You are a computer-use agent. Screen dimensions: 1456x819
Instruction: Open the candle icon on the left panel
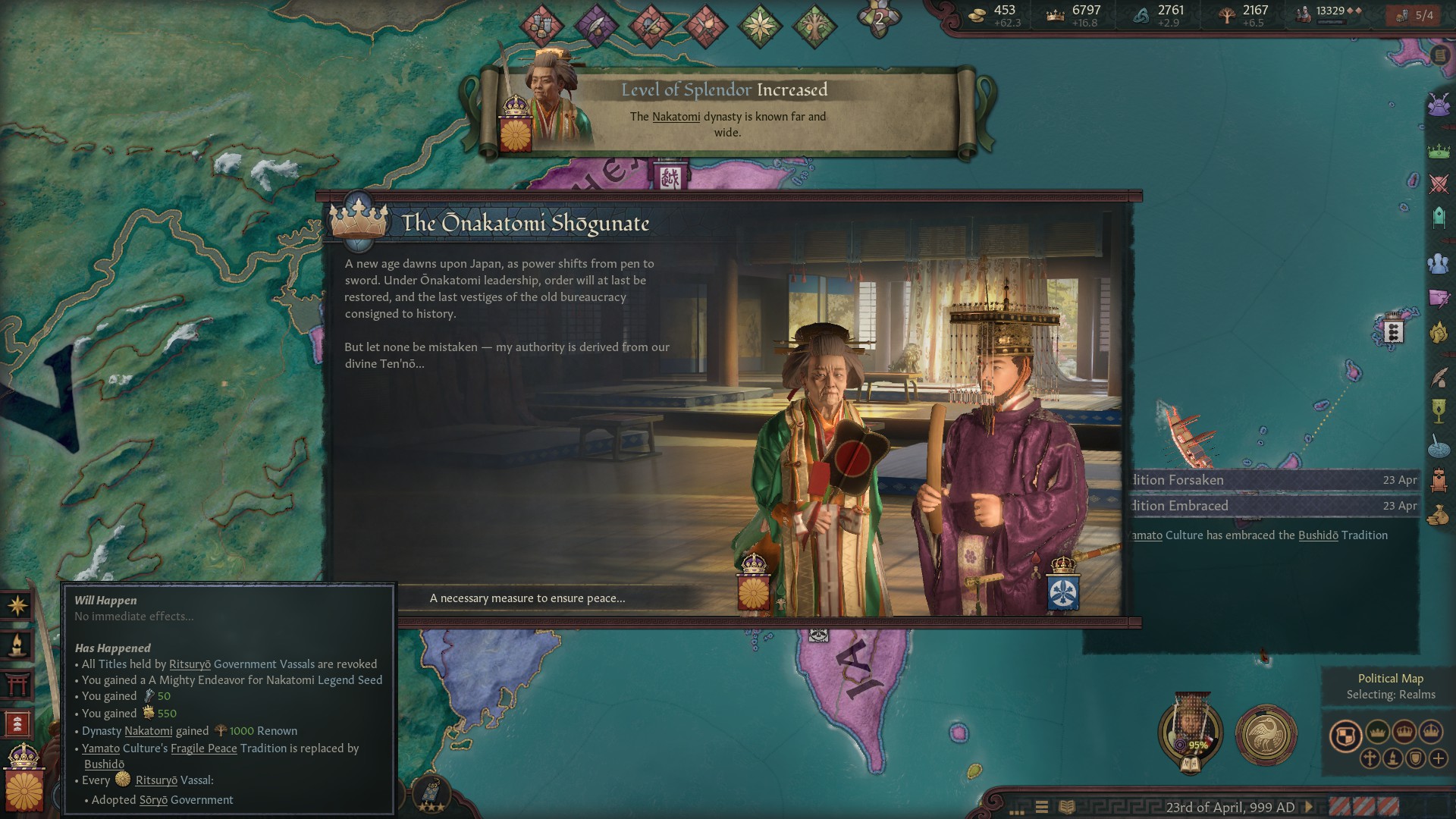17,645
